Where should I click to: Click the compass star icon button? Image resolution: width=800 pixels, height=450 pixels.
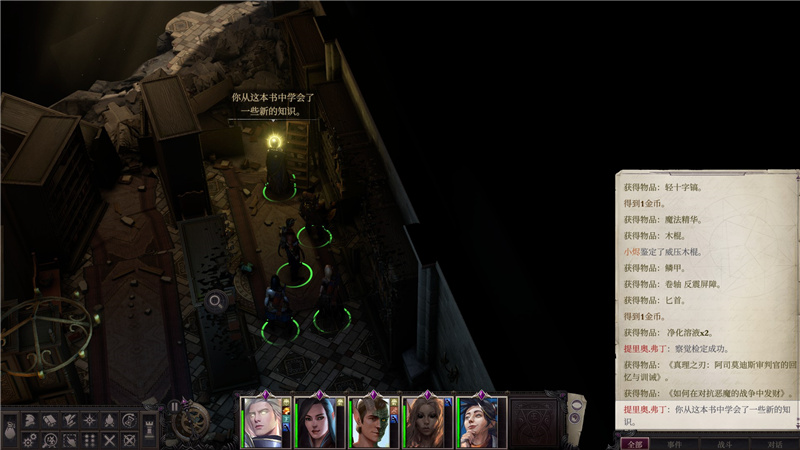(x=89, y=421)
